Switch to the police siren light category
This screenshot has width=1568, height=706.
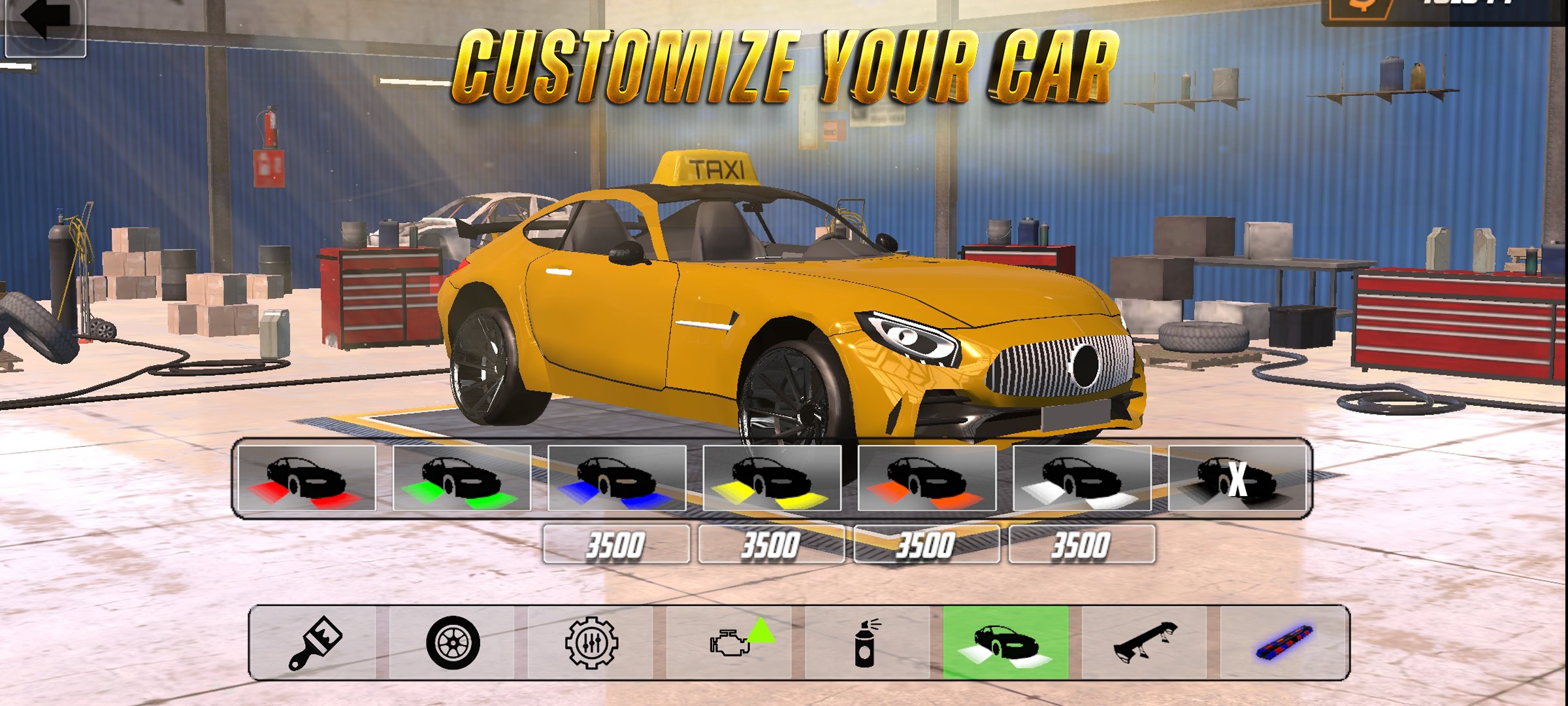pyautogui.click(x=1282, y=642)
